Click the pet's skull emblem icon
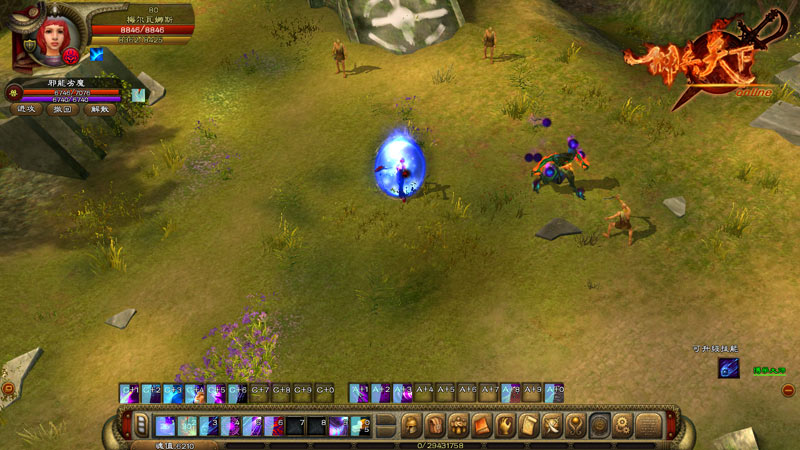The height and width of the screenshot is (450, 800). (x=13, y=92)
